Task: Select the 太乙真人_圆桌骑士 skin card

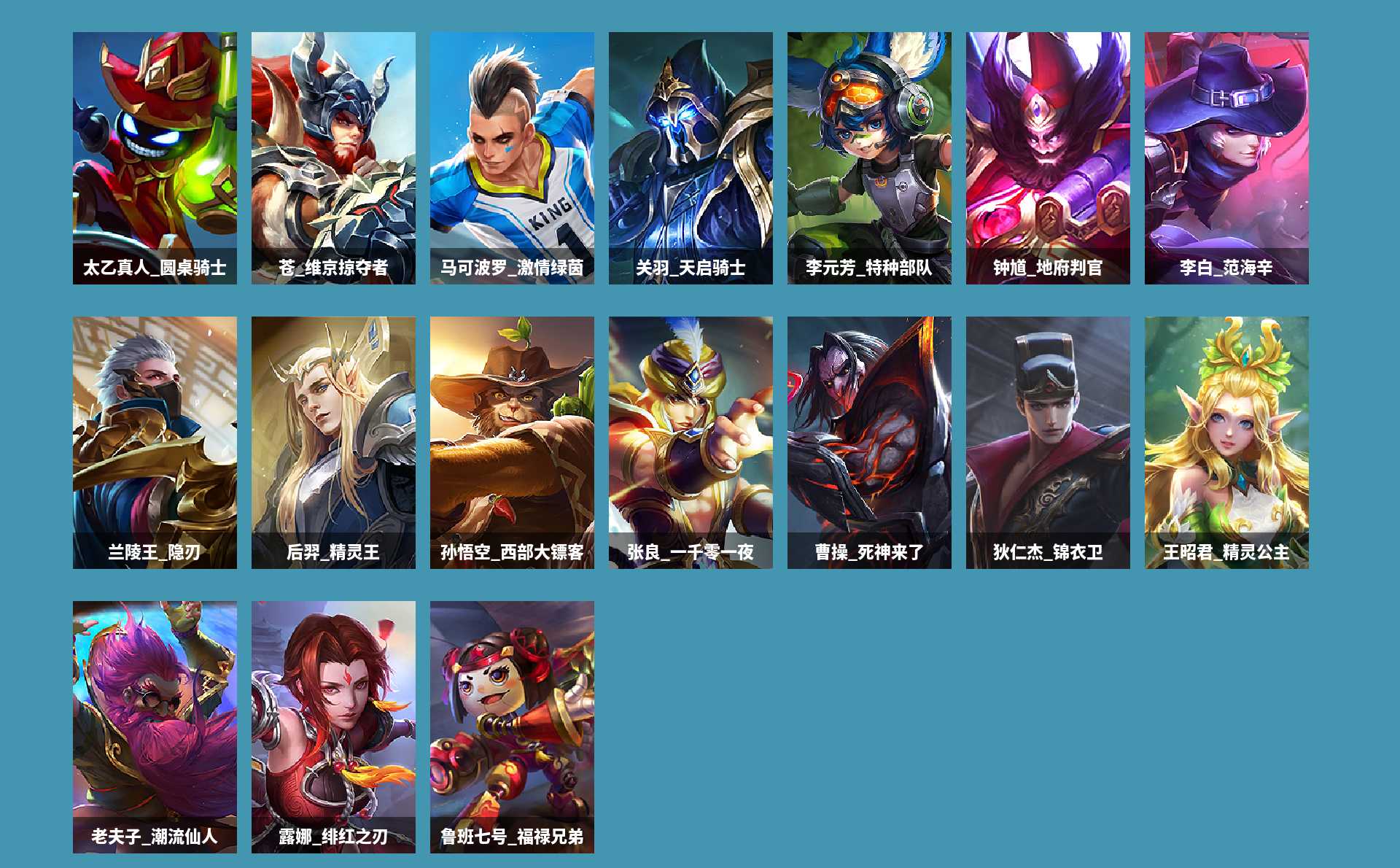Action: (x=155, y=158)
